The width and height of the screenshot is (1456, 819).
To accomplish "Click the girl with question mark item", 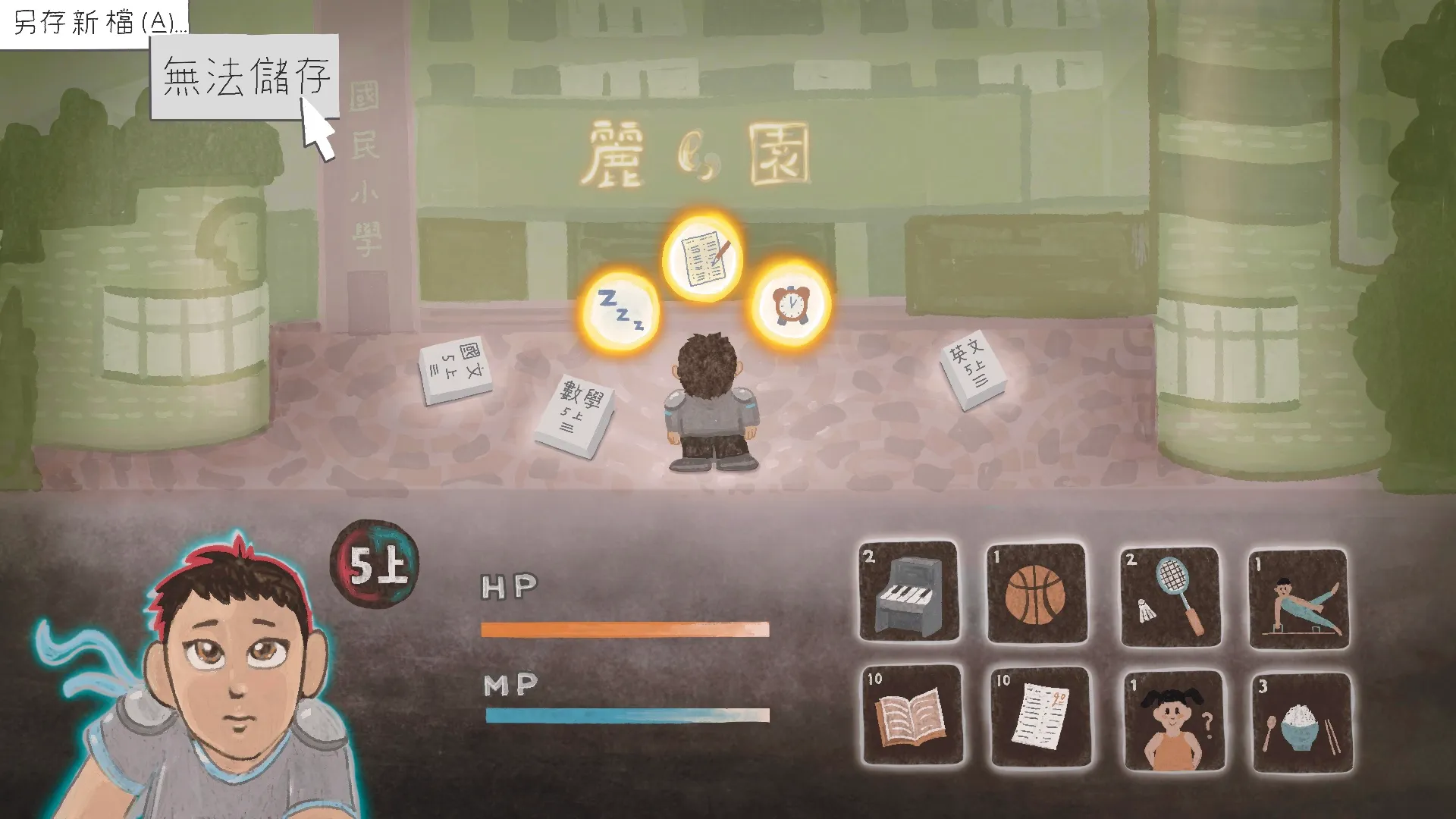I will pos(1169,717).
